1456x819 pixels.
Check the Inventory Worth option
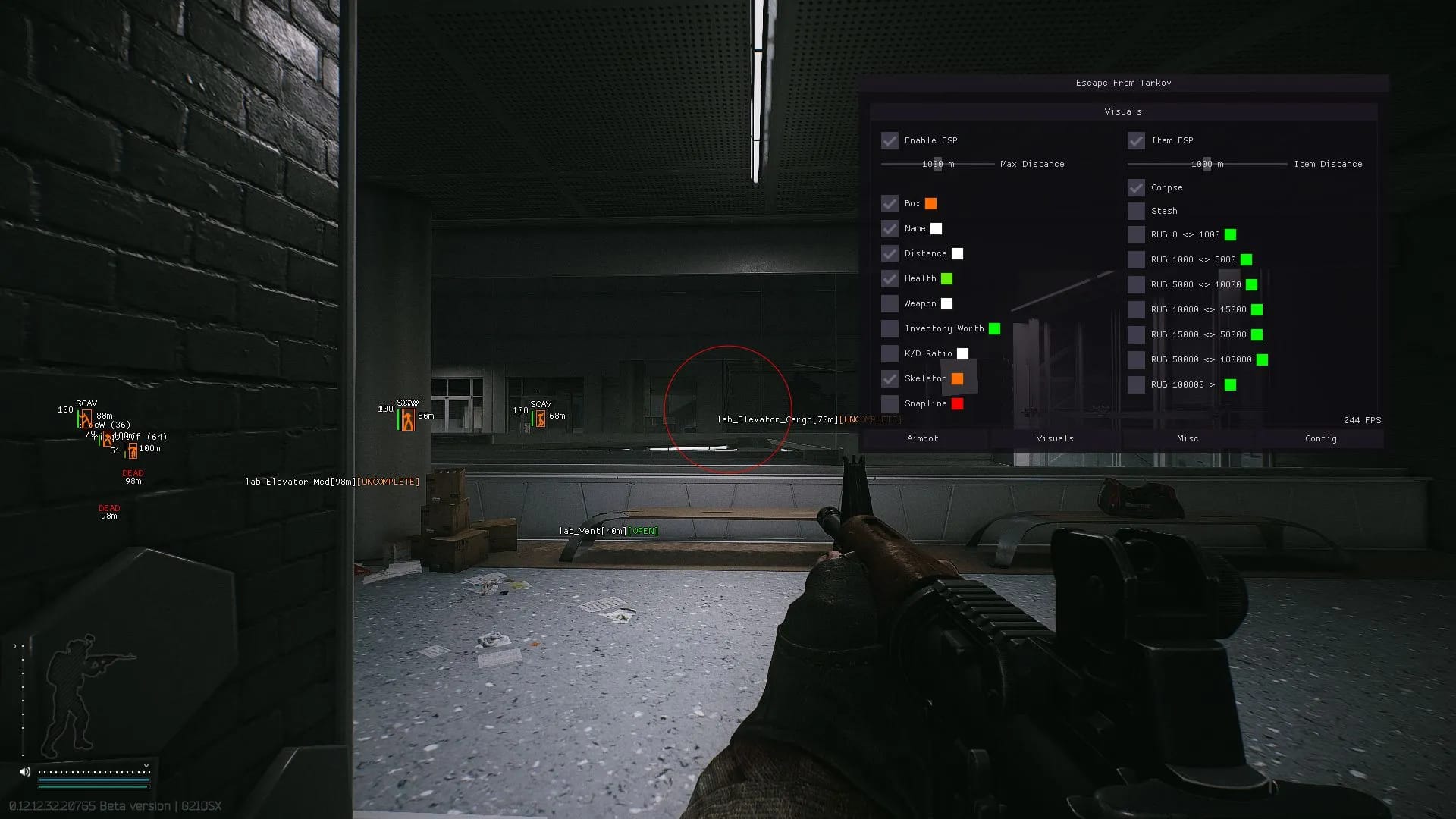click(x=890, y=328)
